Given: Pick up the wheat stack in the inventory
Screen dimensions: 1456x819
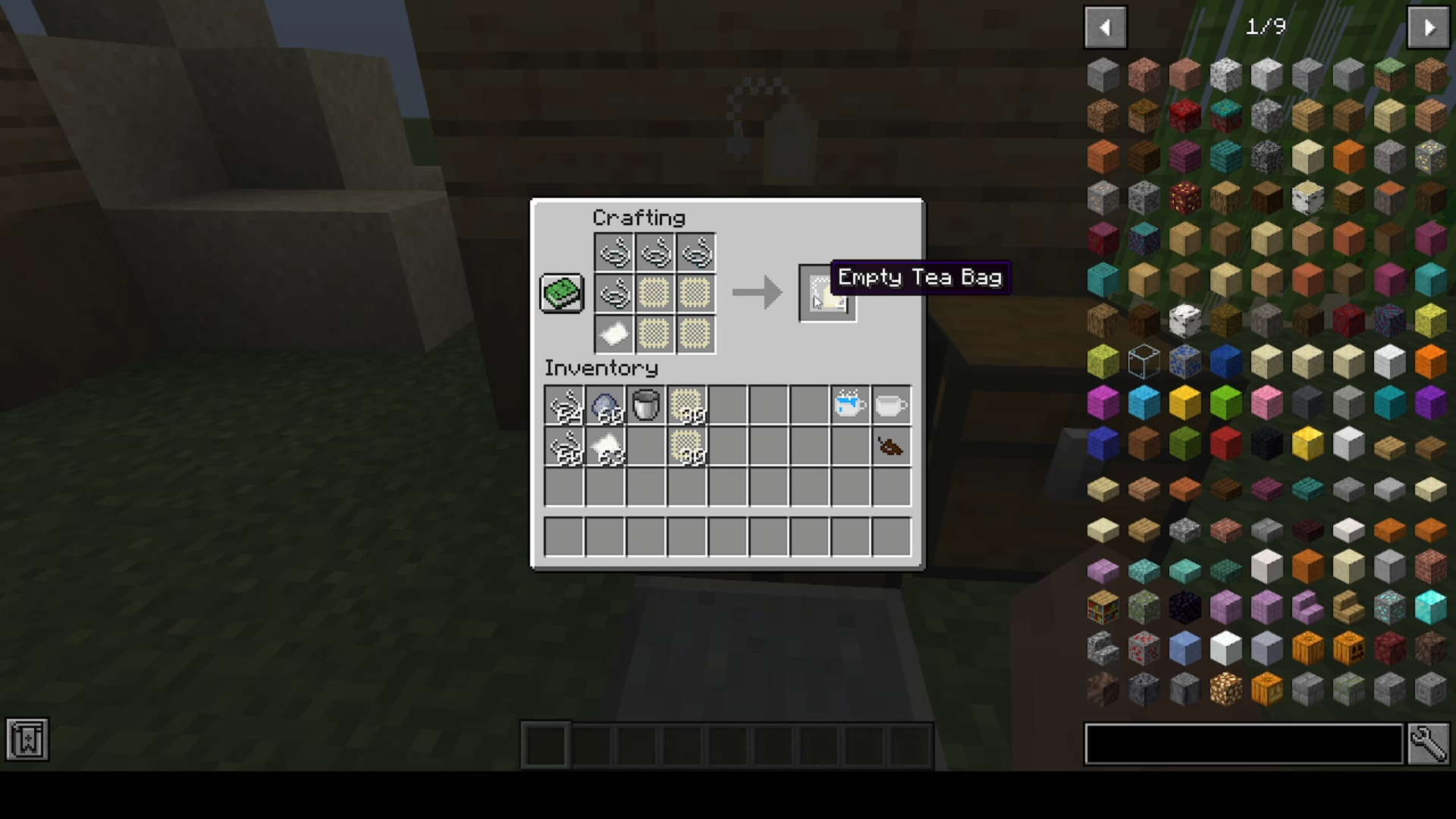Looking at the screenshot, I should pos(686,406).
